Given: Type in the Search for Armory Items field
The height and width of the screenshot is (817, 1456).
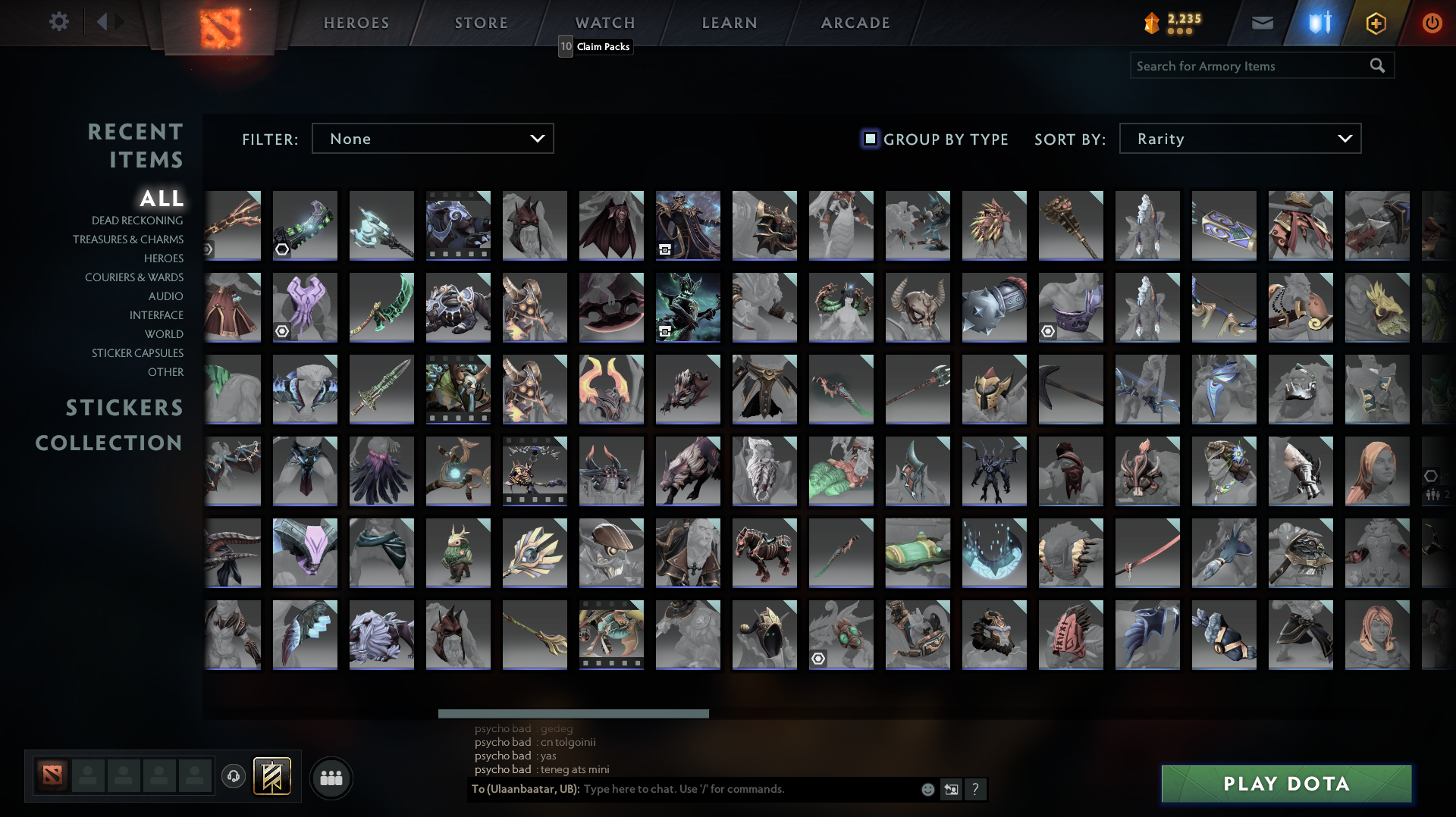Looking at the screenshot, I should coord(1251,65).
